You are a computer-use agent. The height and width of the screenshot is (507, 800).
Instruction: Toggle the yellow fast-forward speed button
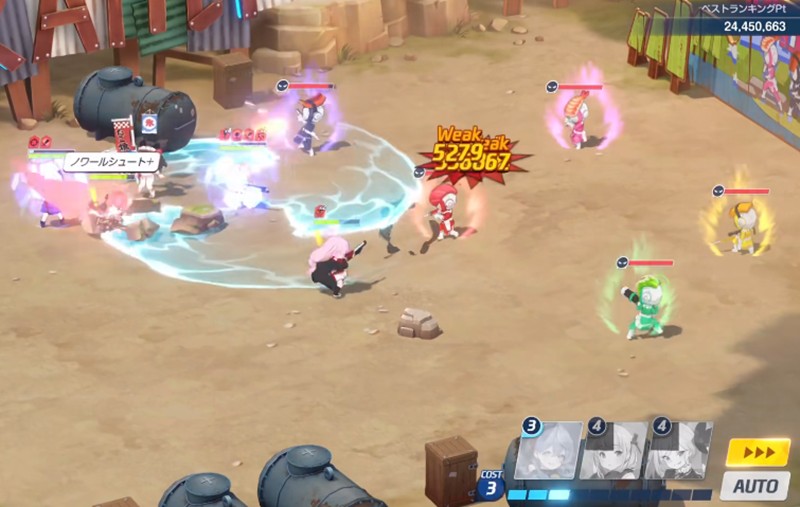pos(757,452)
